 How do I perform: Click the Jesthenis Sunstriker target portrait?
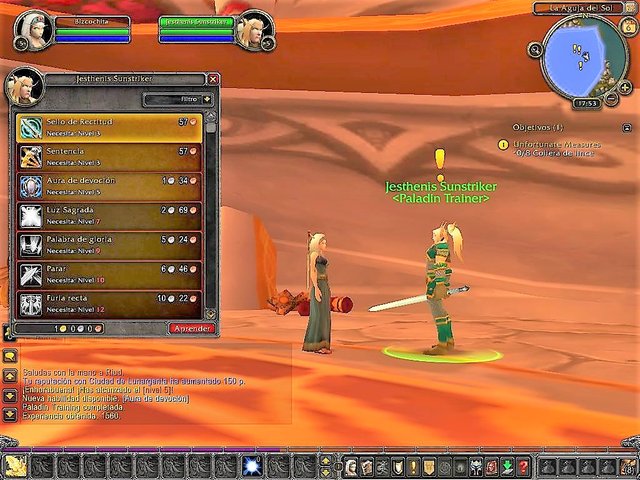click(x=253, y=28)
